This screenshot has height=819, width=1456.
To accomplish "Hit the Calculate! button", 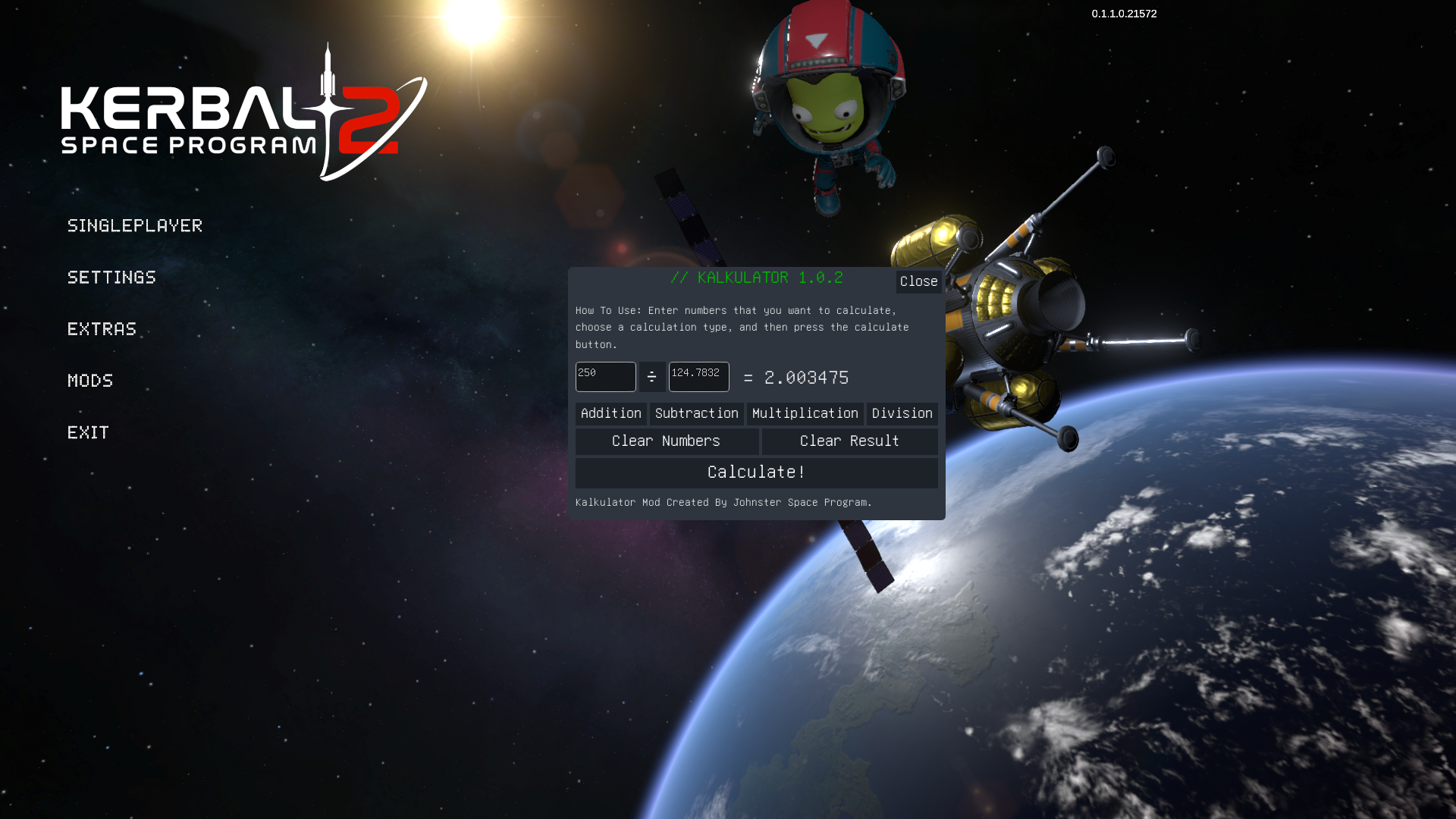I will (756, 472).
